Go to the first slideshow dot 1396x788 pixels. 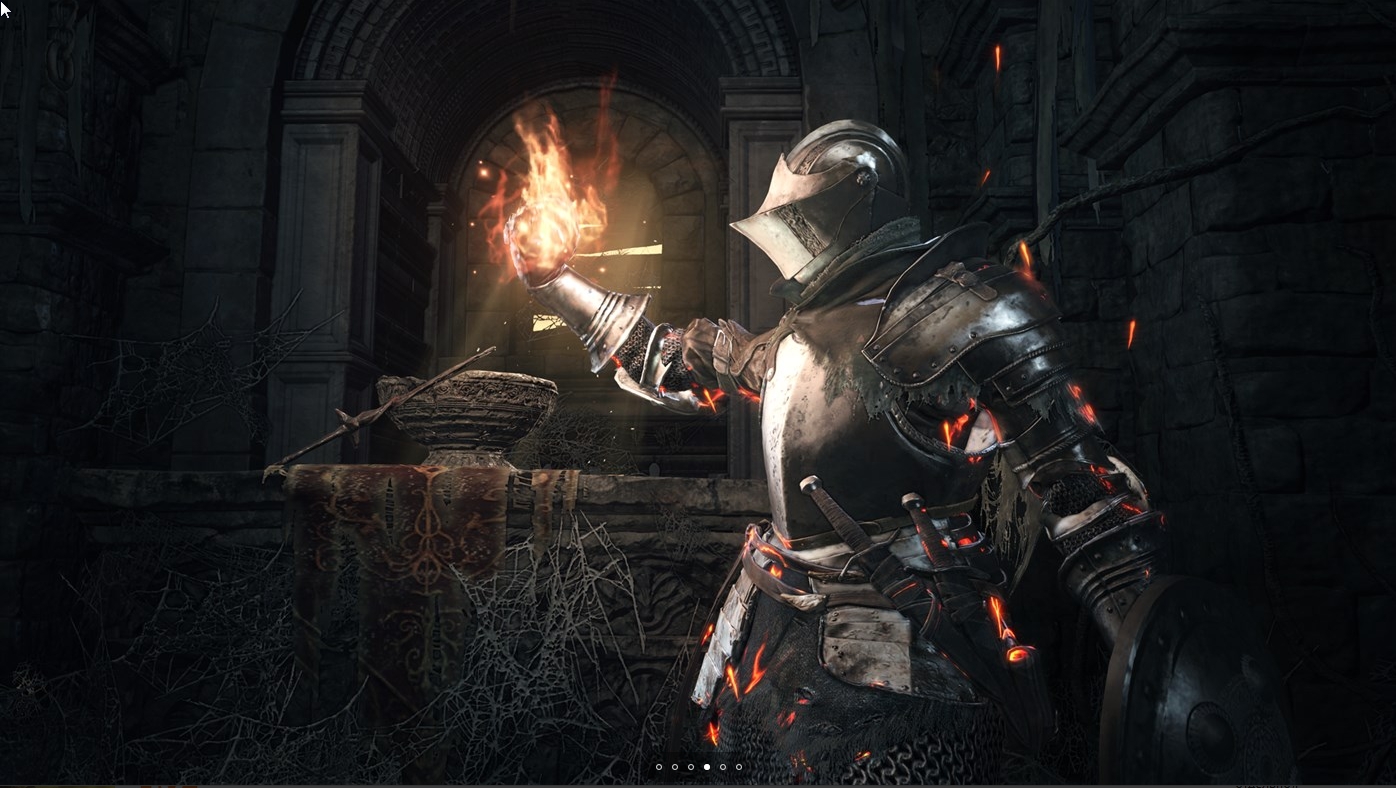coord(659,767)
